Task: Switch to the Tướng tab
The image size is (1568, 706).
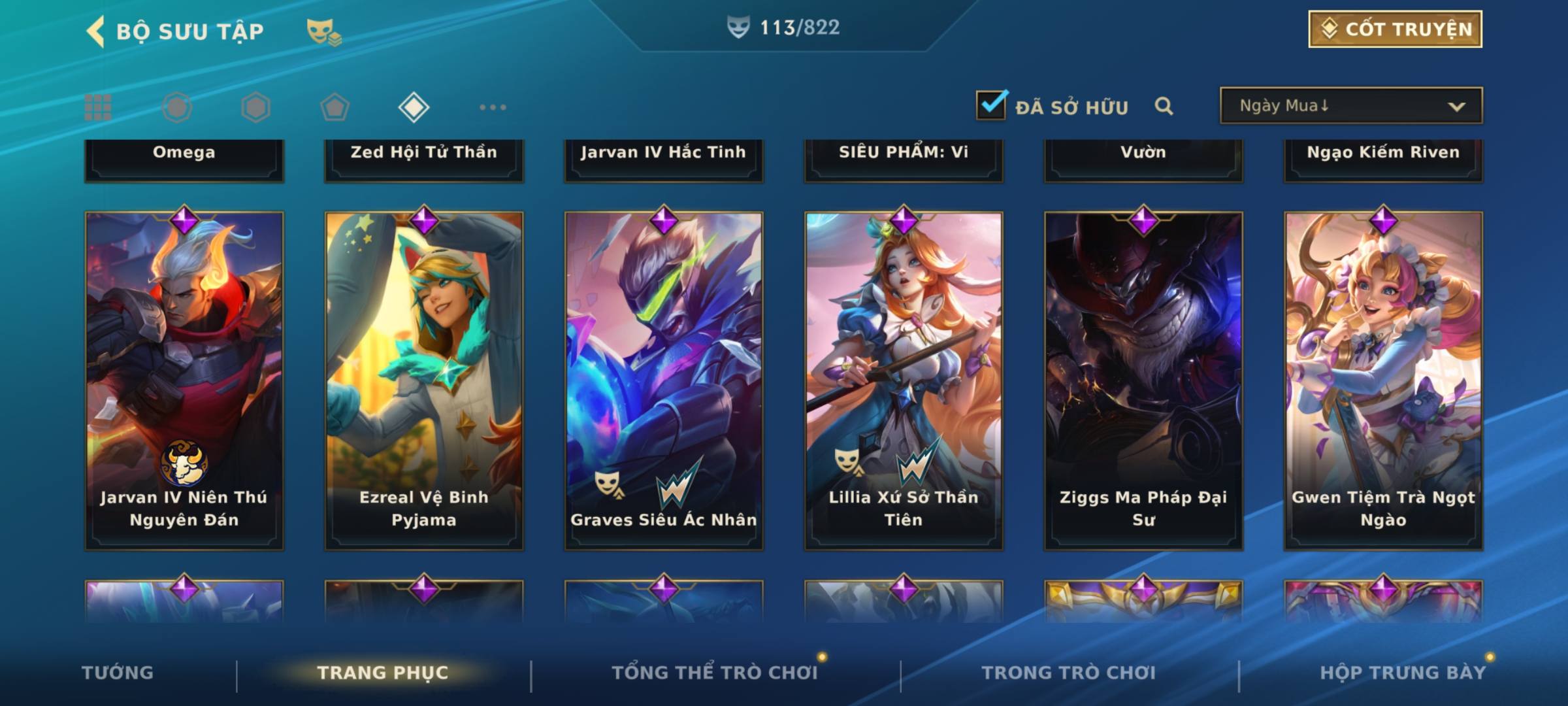Action: pyautogui.click(x=118, y=673)
